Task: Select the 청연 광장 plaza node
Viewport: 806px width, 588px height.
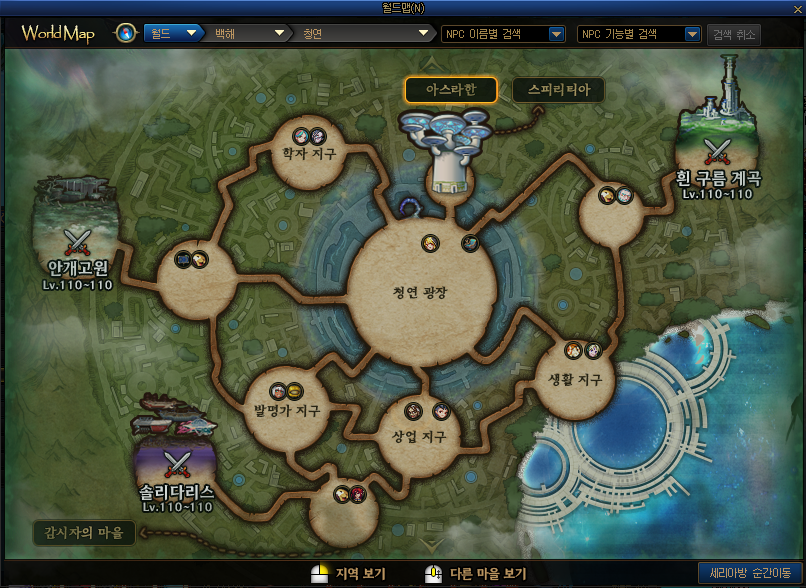Action: (x=420, y=293)
